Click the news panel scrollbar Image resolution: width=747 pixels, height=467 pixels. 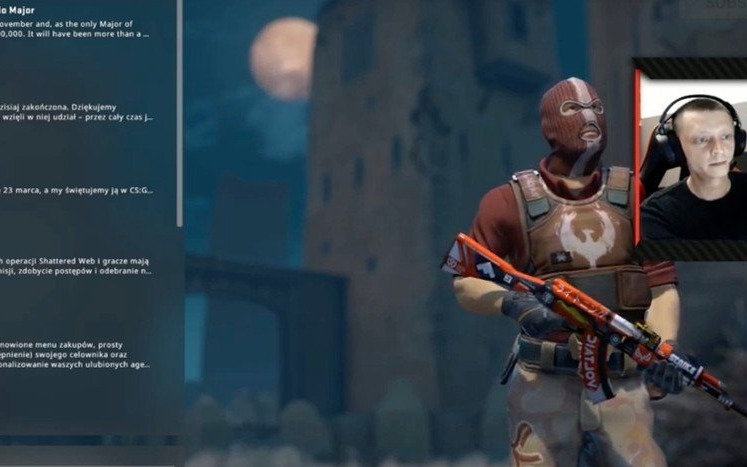[180, 110]
